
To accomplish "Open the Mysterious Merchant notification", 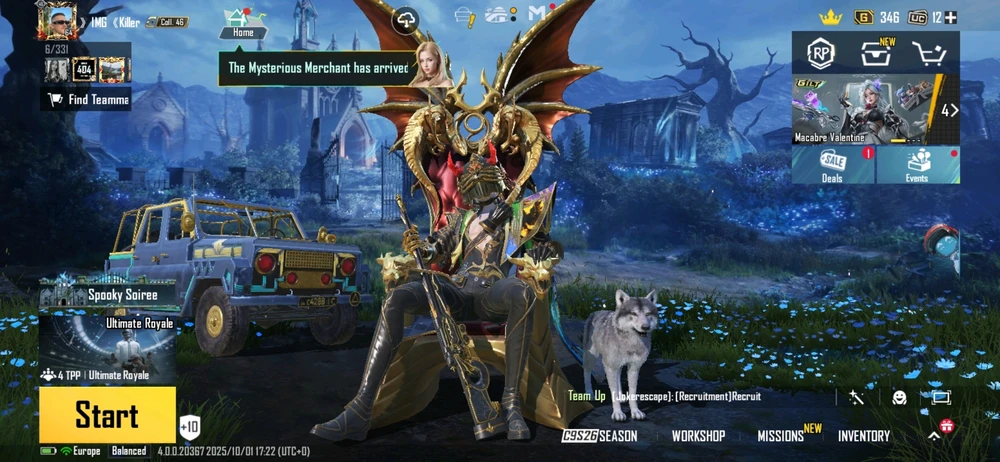I will (318, 68).
